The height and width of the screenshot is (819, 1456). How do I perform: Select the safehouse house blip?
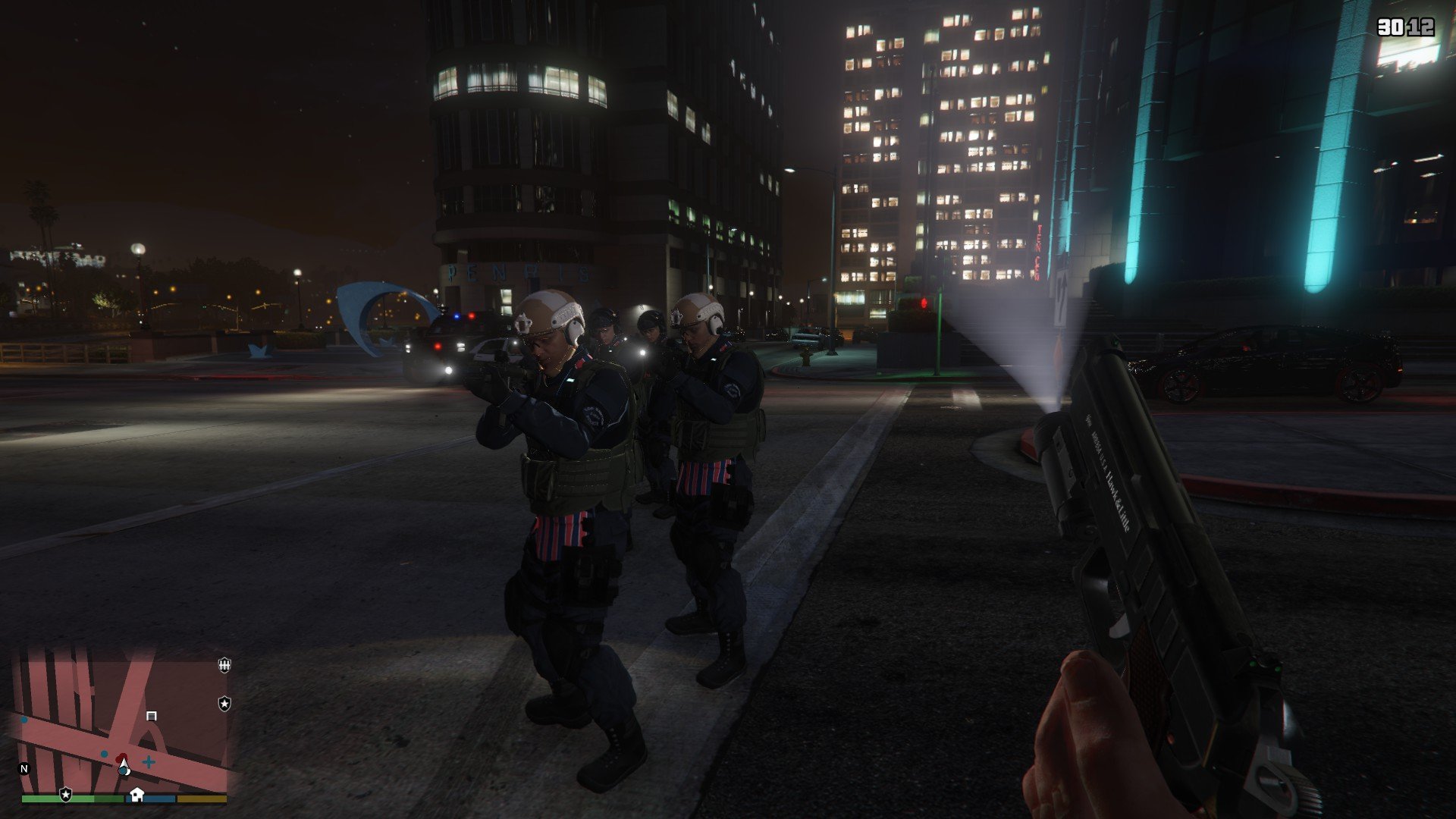tap(136, 794)
